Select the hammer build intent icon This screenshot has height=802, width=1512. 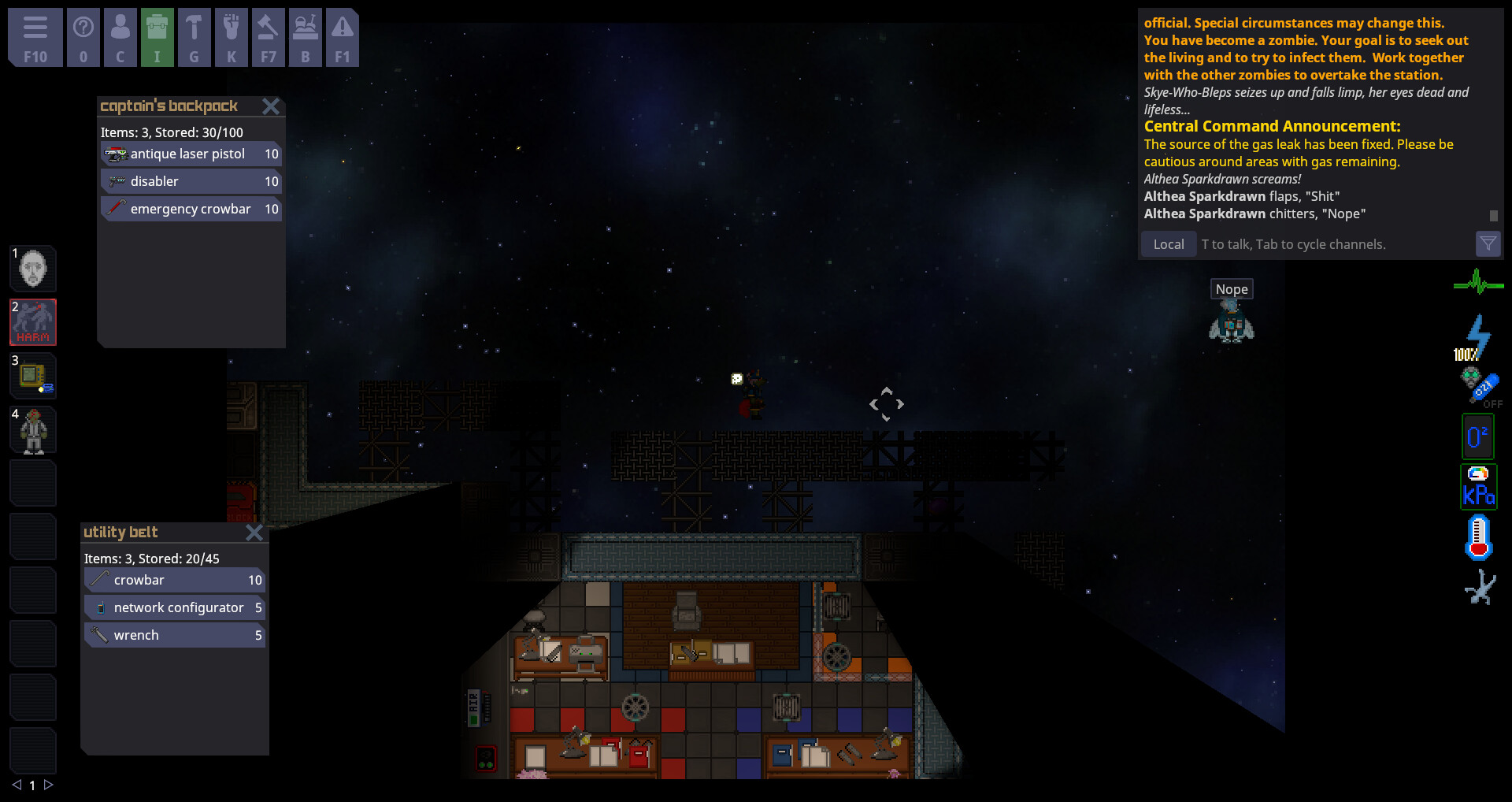coord(195,37)
